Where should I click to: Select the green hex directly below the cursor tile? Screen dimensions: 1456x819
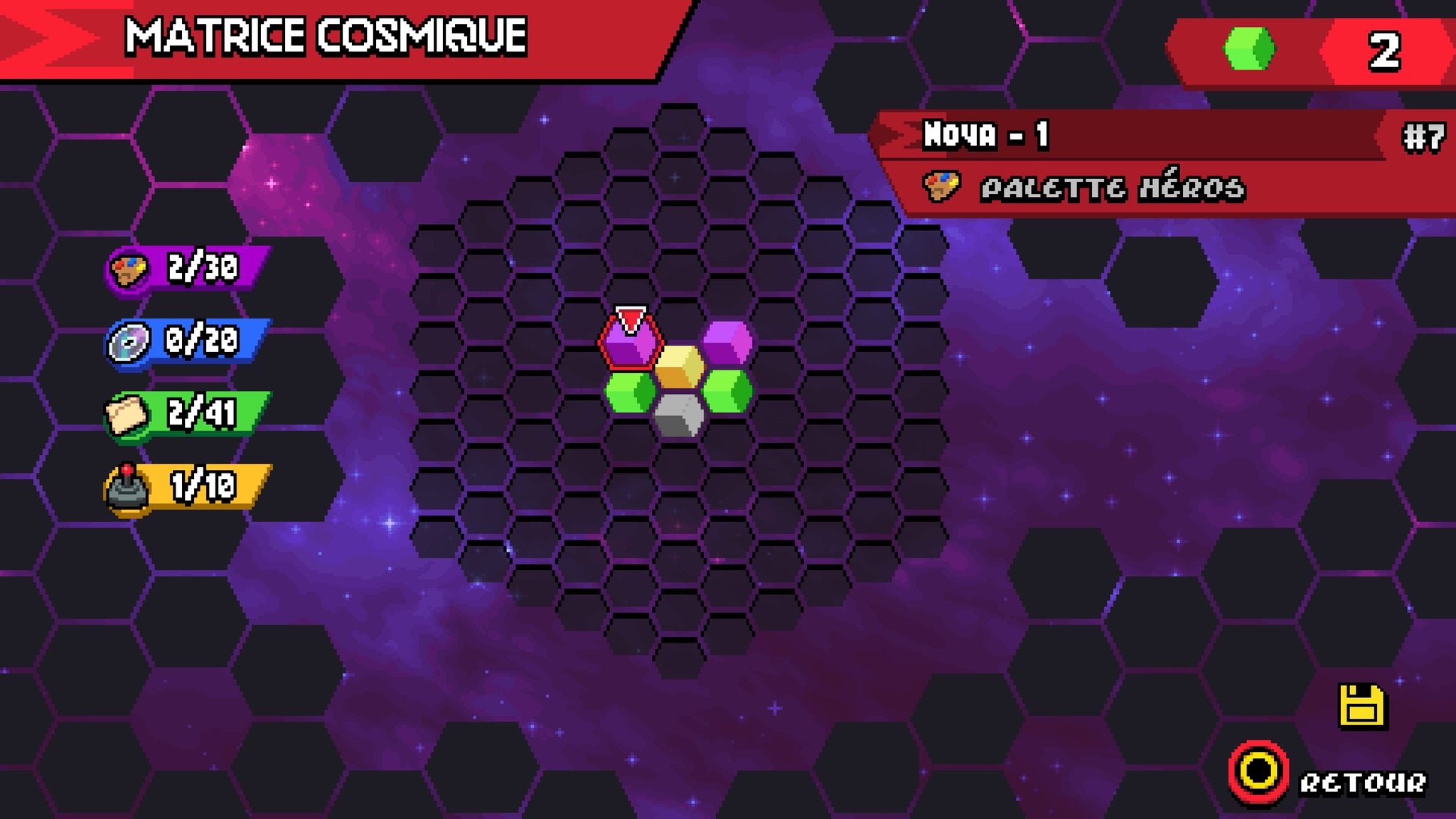(x=631, y=391)
